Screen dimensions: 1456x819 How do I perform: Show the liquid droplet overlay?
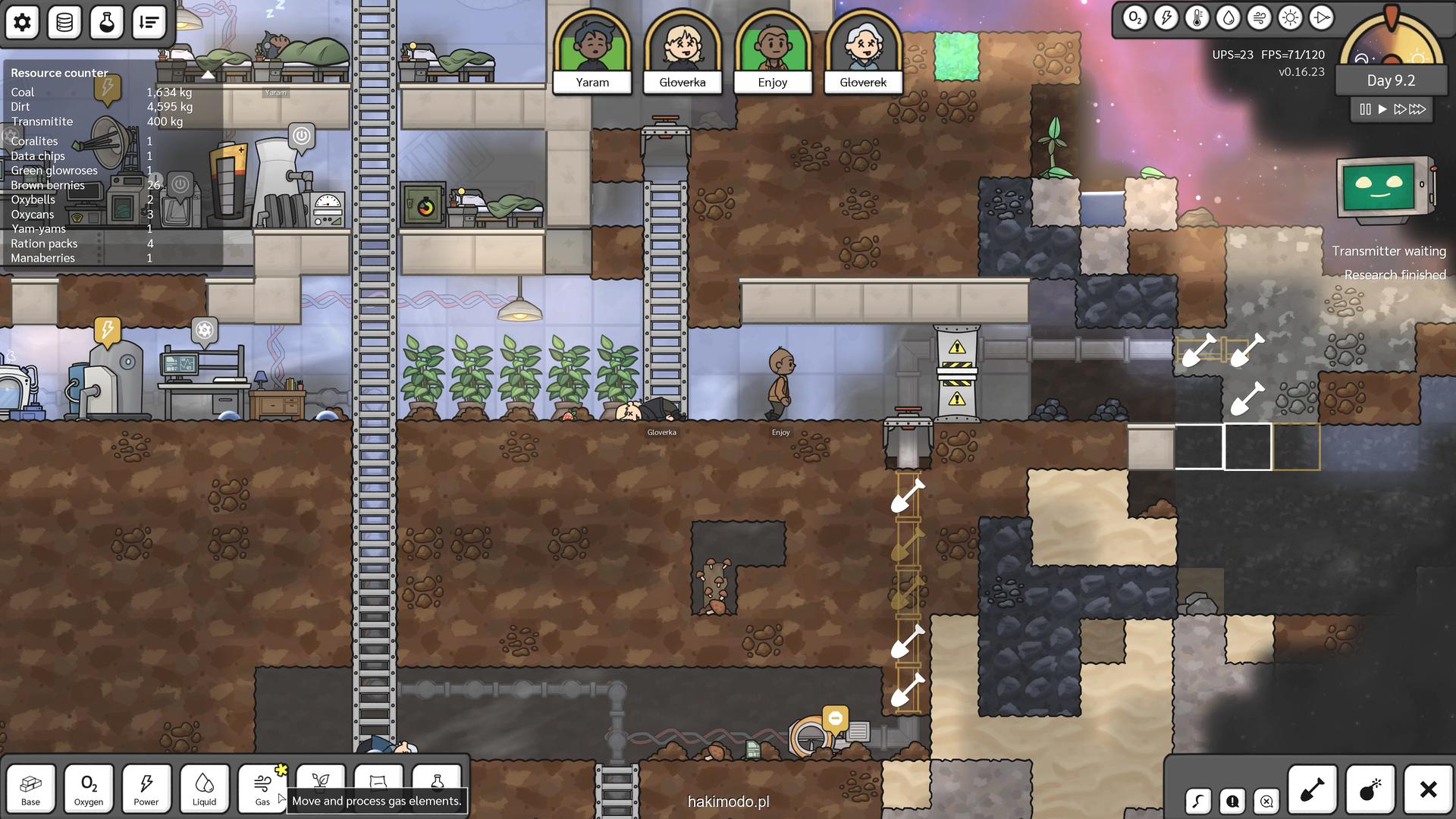point(1228,18)
